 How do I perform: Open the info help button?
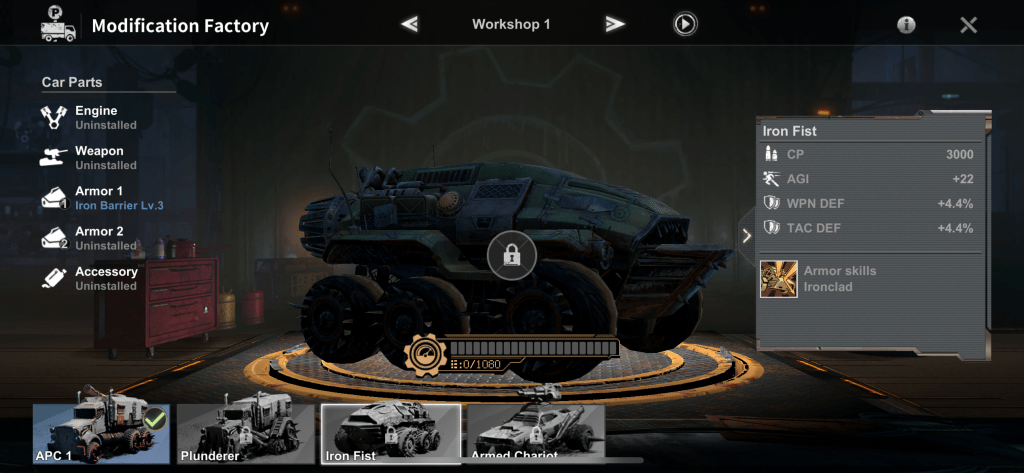click(x=906, y=25)
